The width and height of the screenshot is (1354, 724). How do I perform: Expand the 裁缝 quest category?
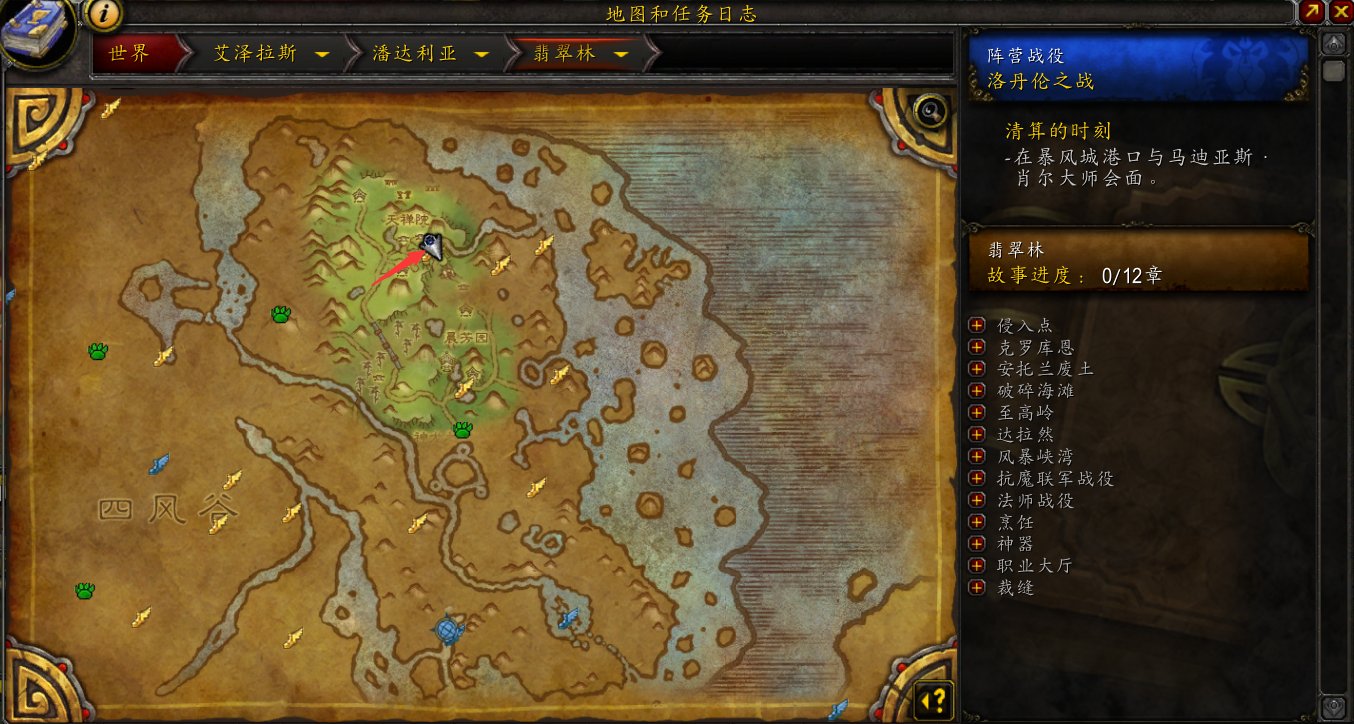click(x=977, y=587)
